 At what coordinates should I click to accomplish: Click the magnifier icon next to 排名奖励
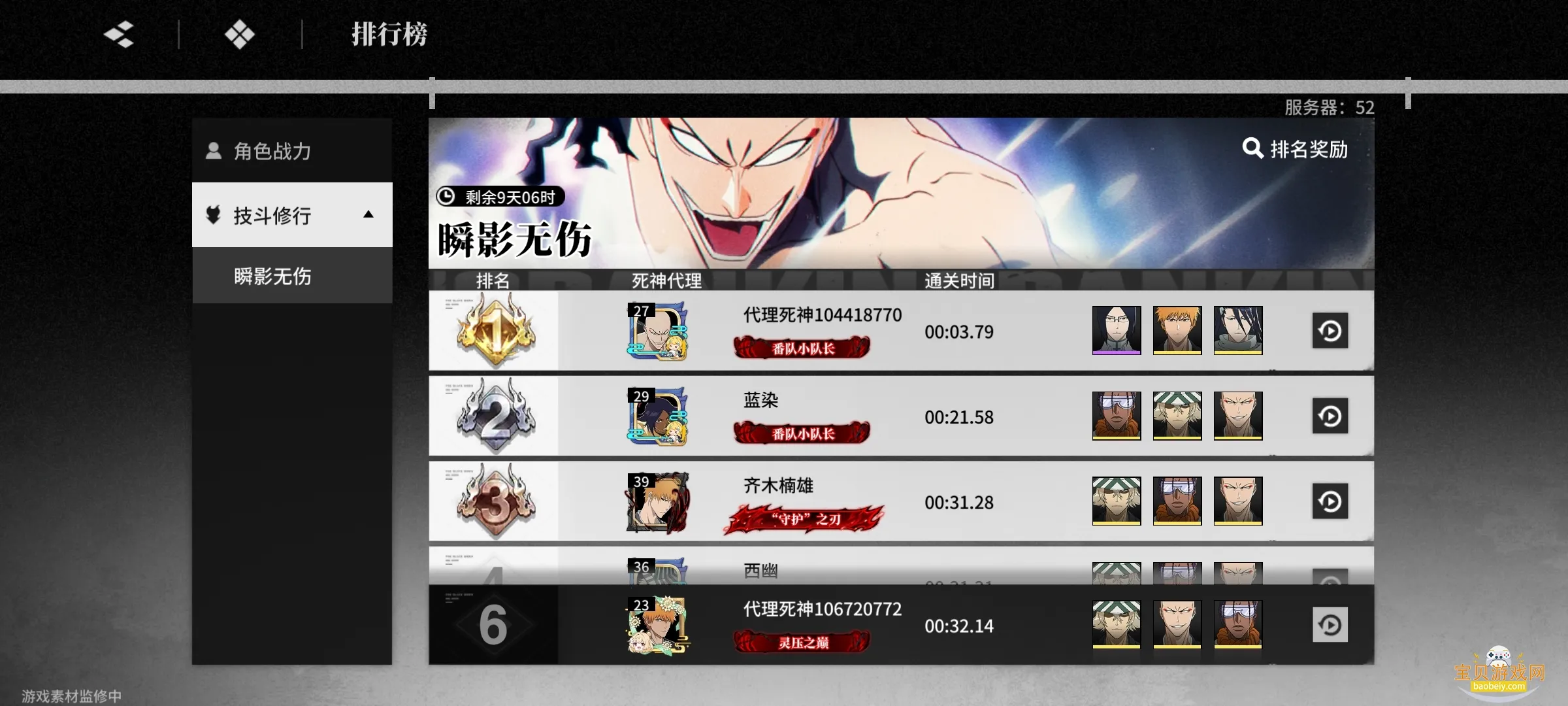click(x=1252, y=150)
